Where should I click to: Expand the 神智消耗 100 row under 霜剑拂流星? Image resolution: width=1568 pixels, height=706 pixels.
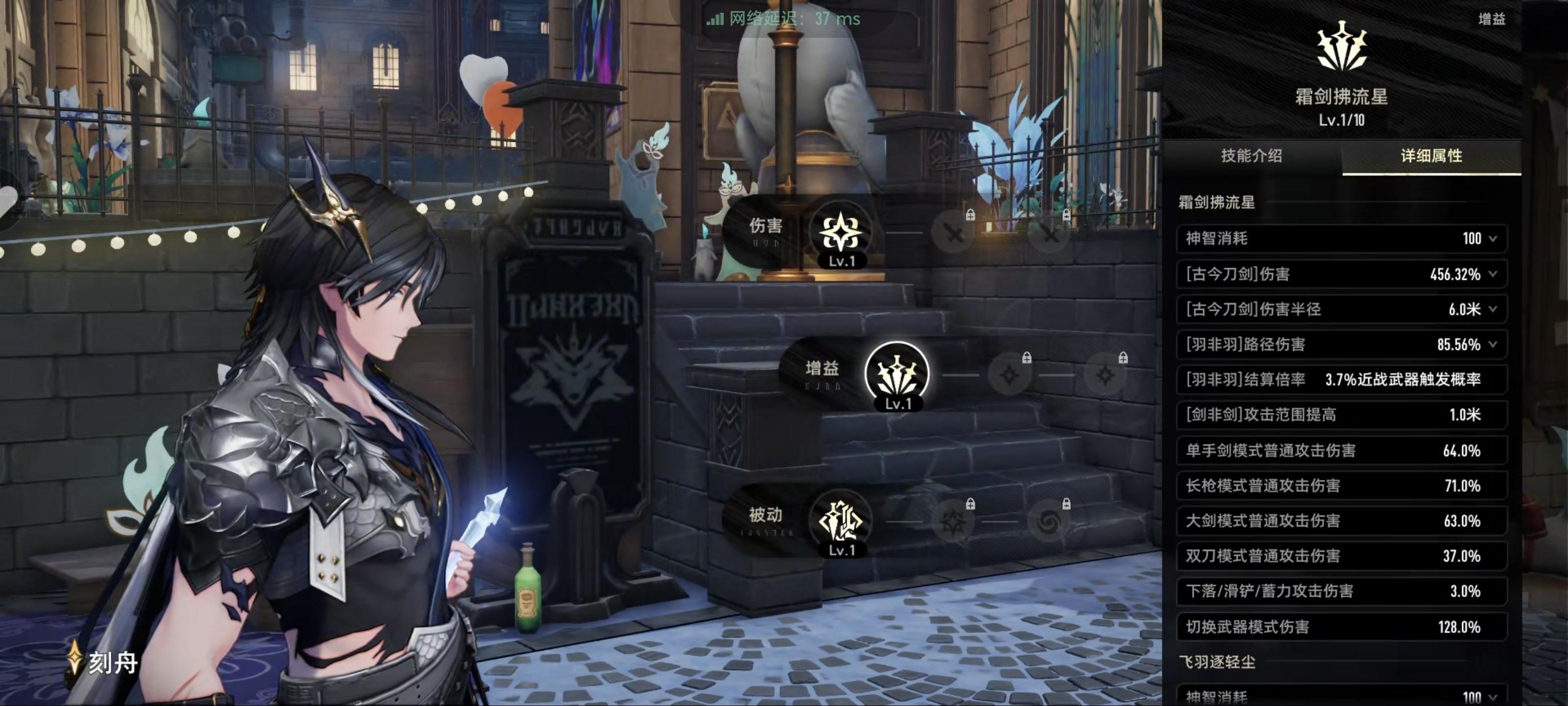(1493, 239)
